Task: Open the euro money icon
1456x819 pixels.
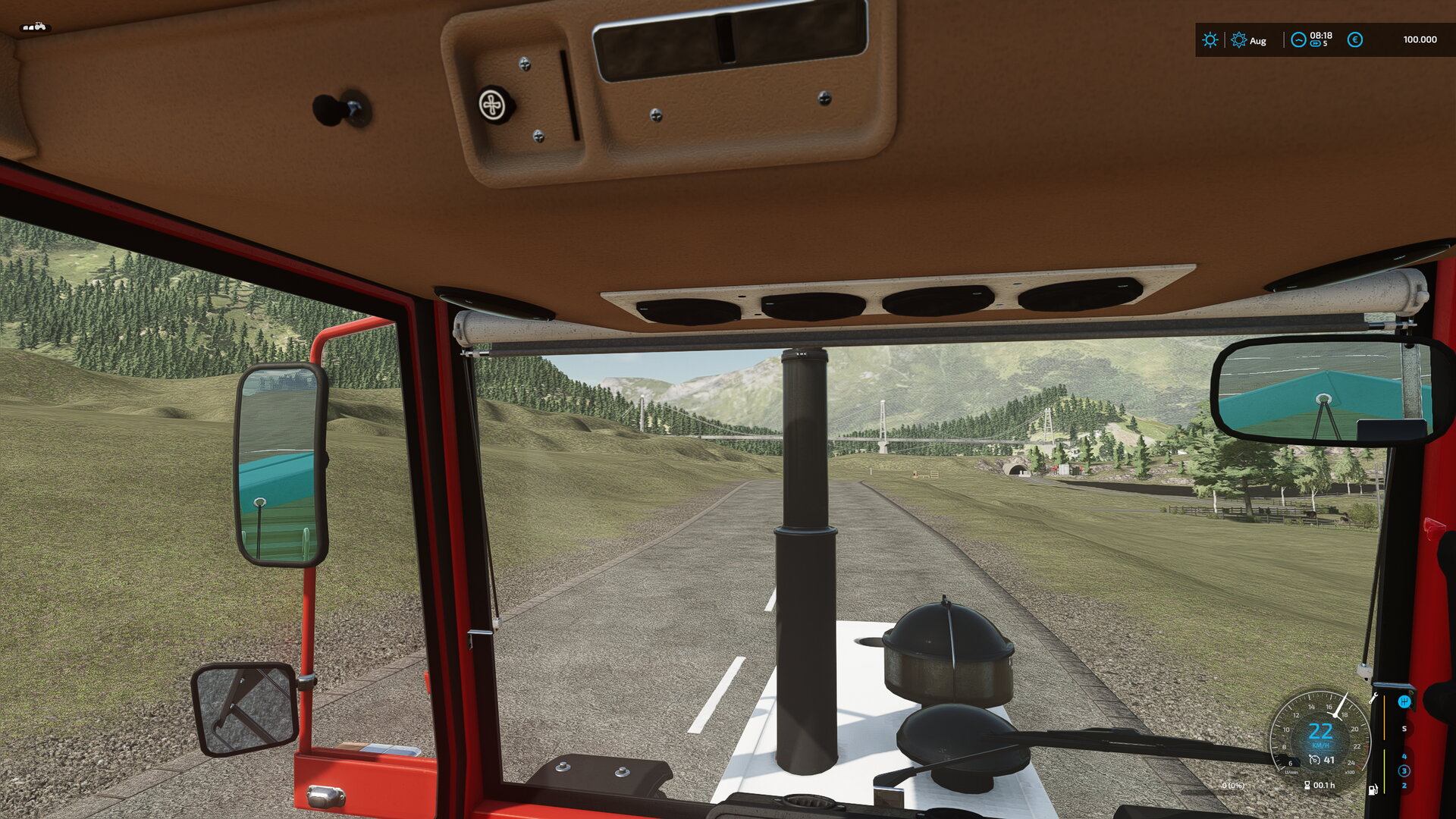Action: [1354, 40]
